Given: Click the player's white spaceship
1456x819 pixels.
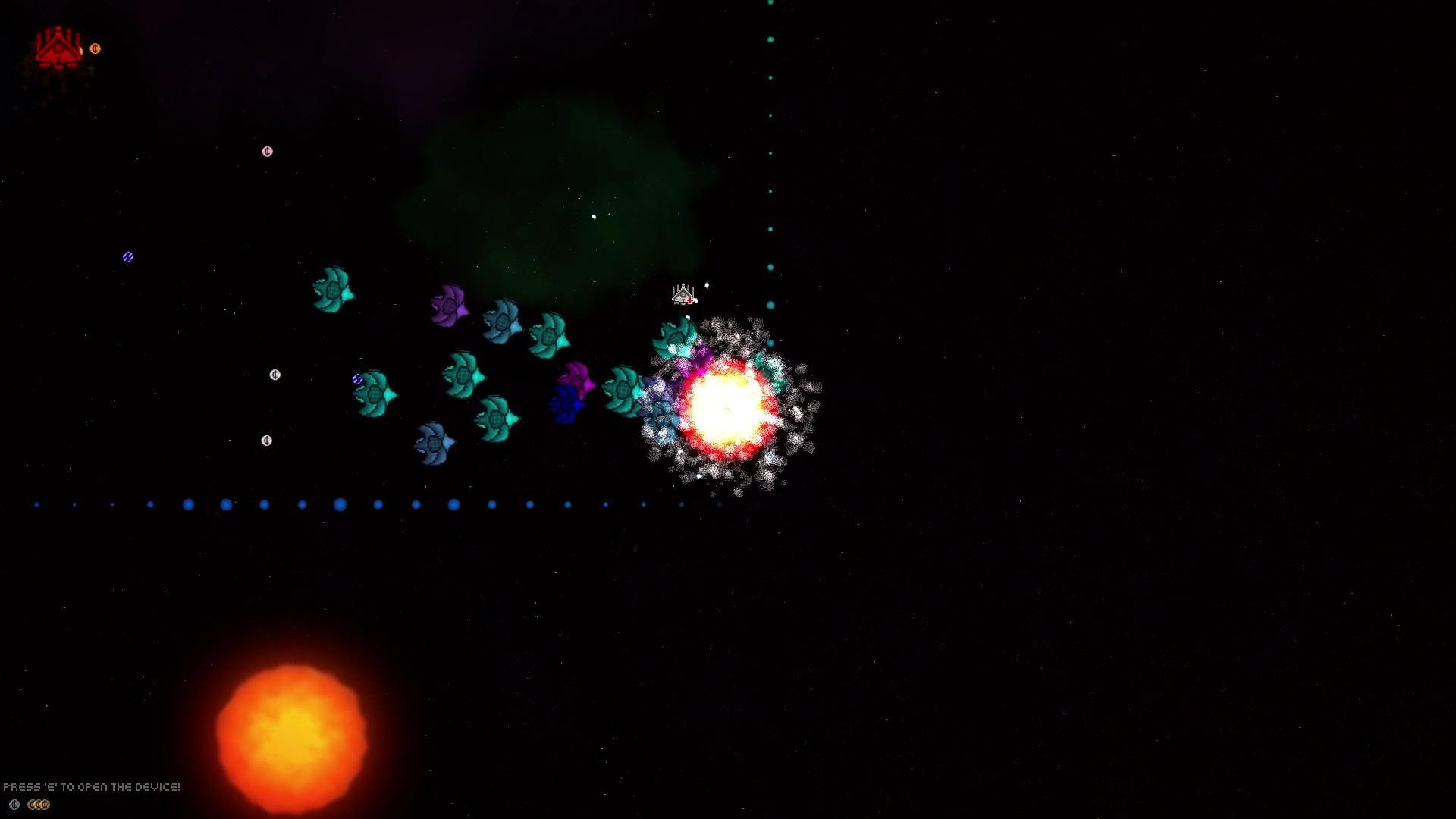Looking at the screenshot, I should (x=683, y=294).
